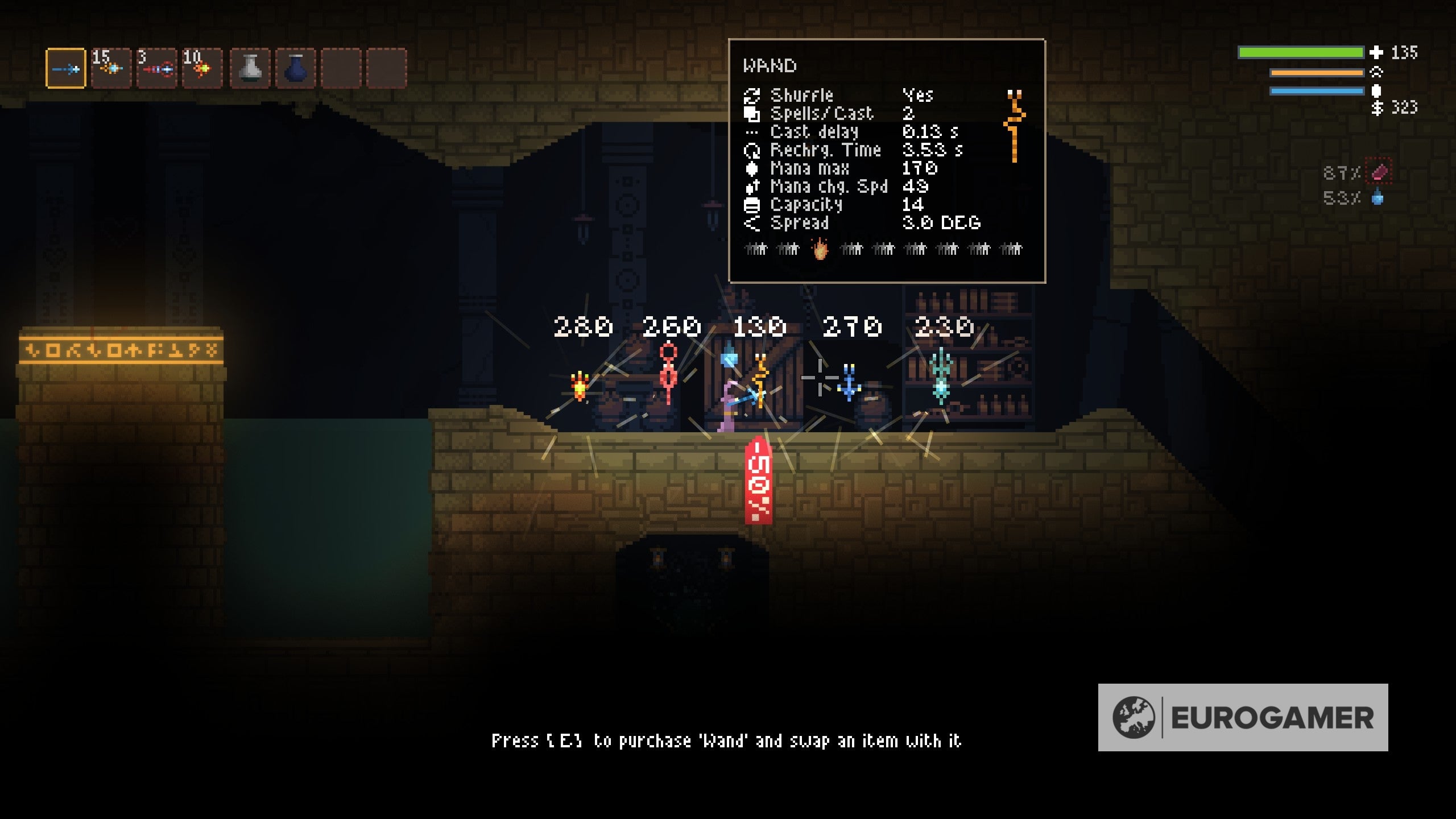
Task: Choose the orange wand with 10 charges
Action: [202, 69]
